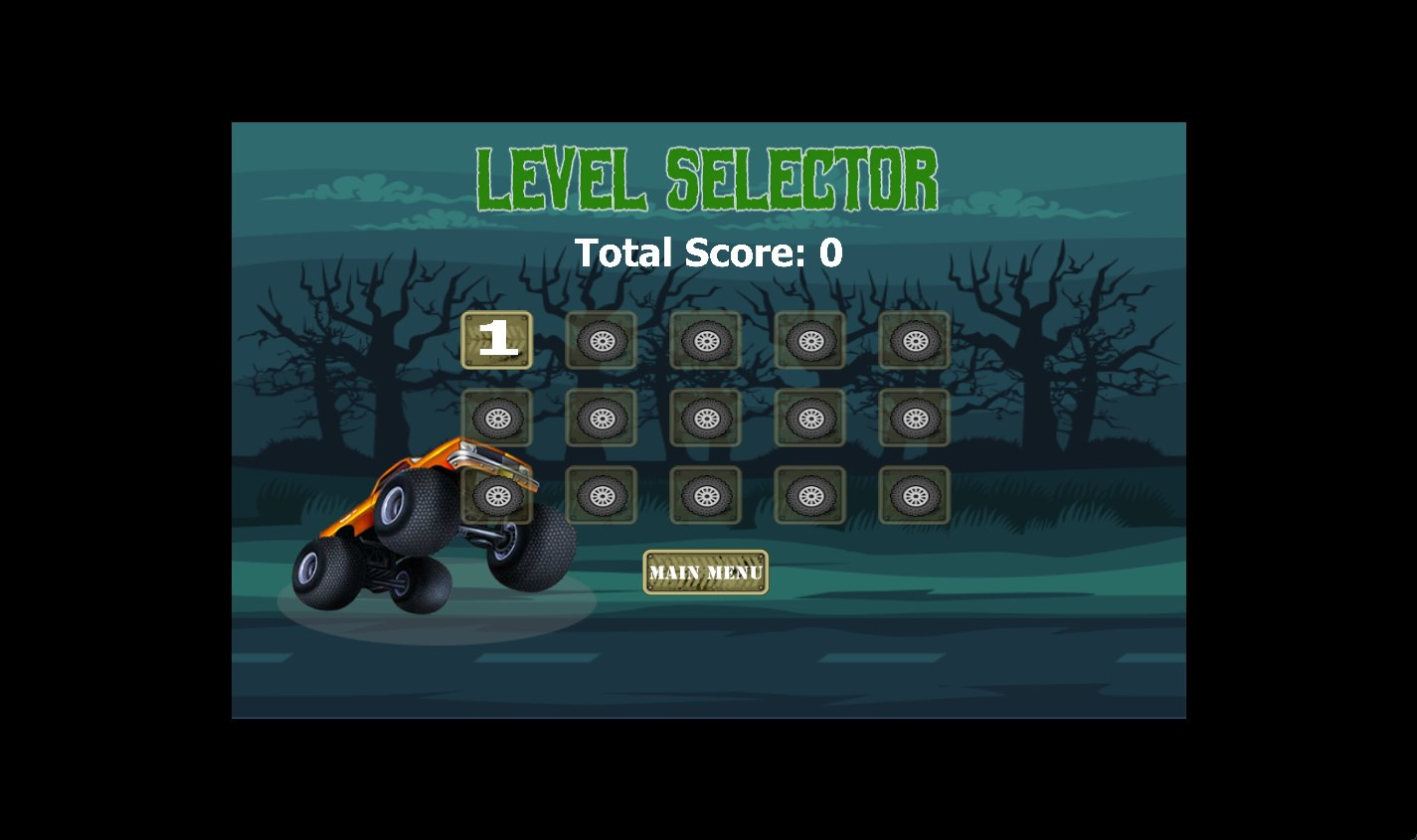Select the level 1 tile

pos(497,340)
